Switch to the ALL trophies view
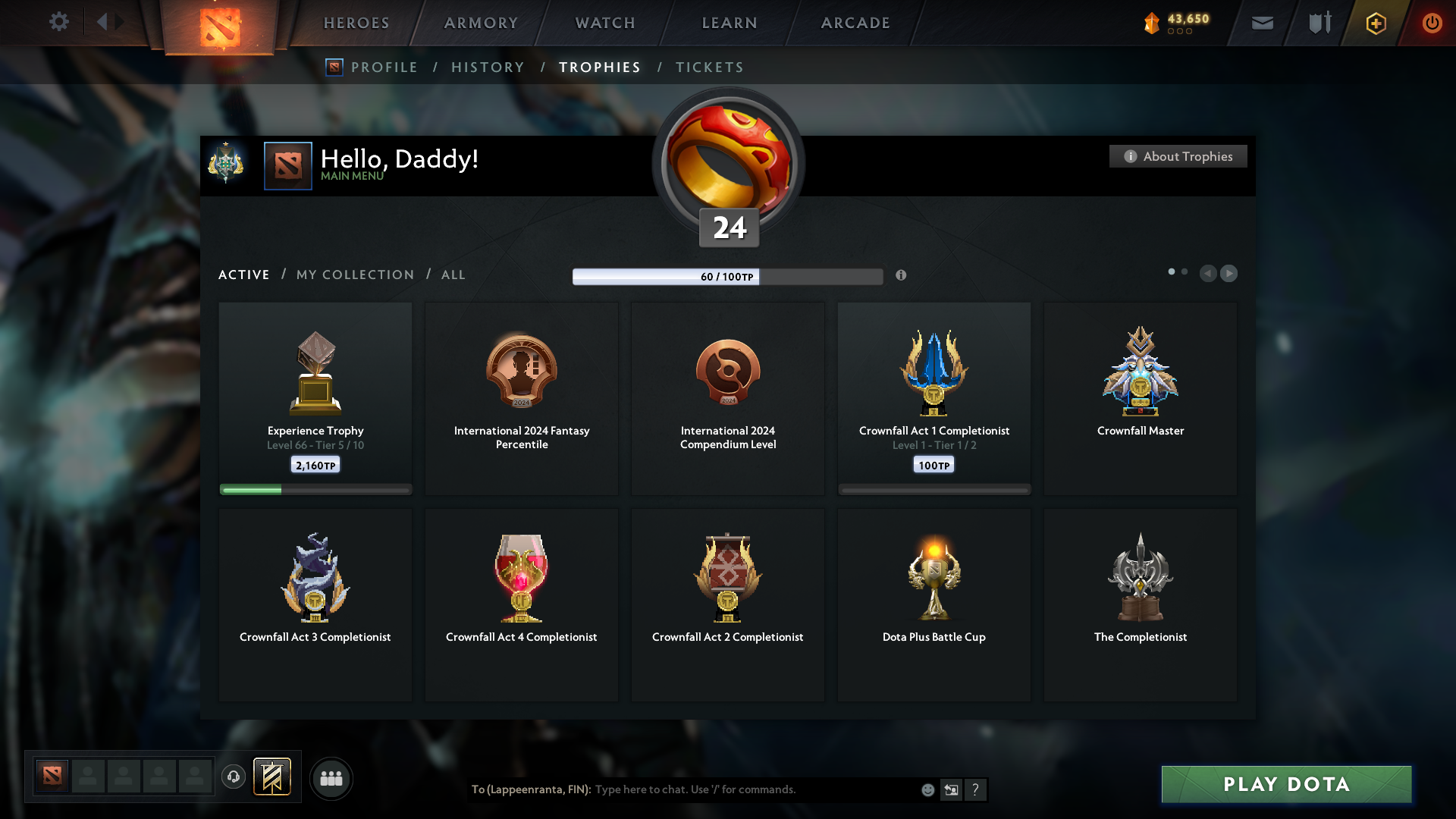 tap(453, 275)
